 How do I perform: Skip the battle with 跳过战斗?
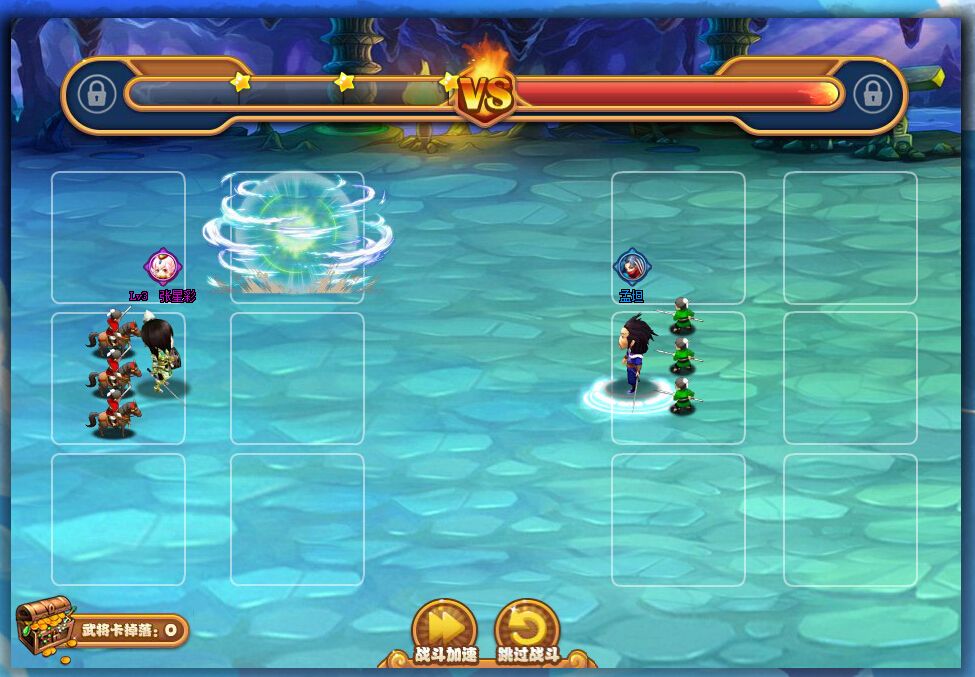(x=527, y=628)
